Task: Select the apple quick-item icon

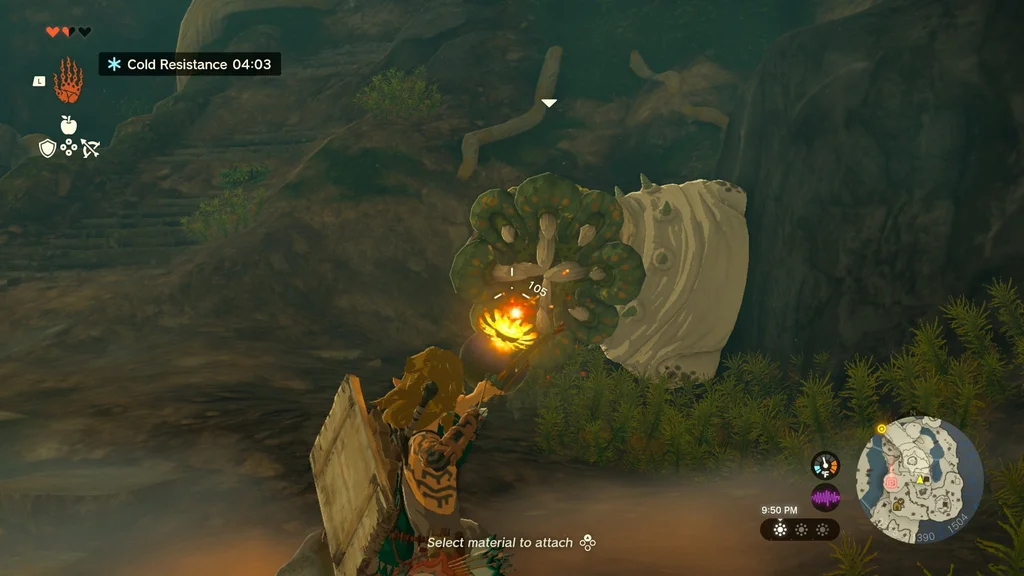Action: pos(68,125)
